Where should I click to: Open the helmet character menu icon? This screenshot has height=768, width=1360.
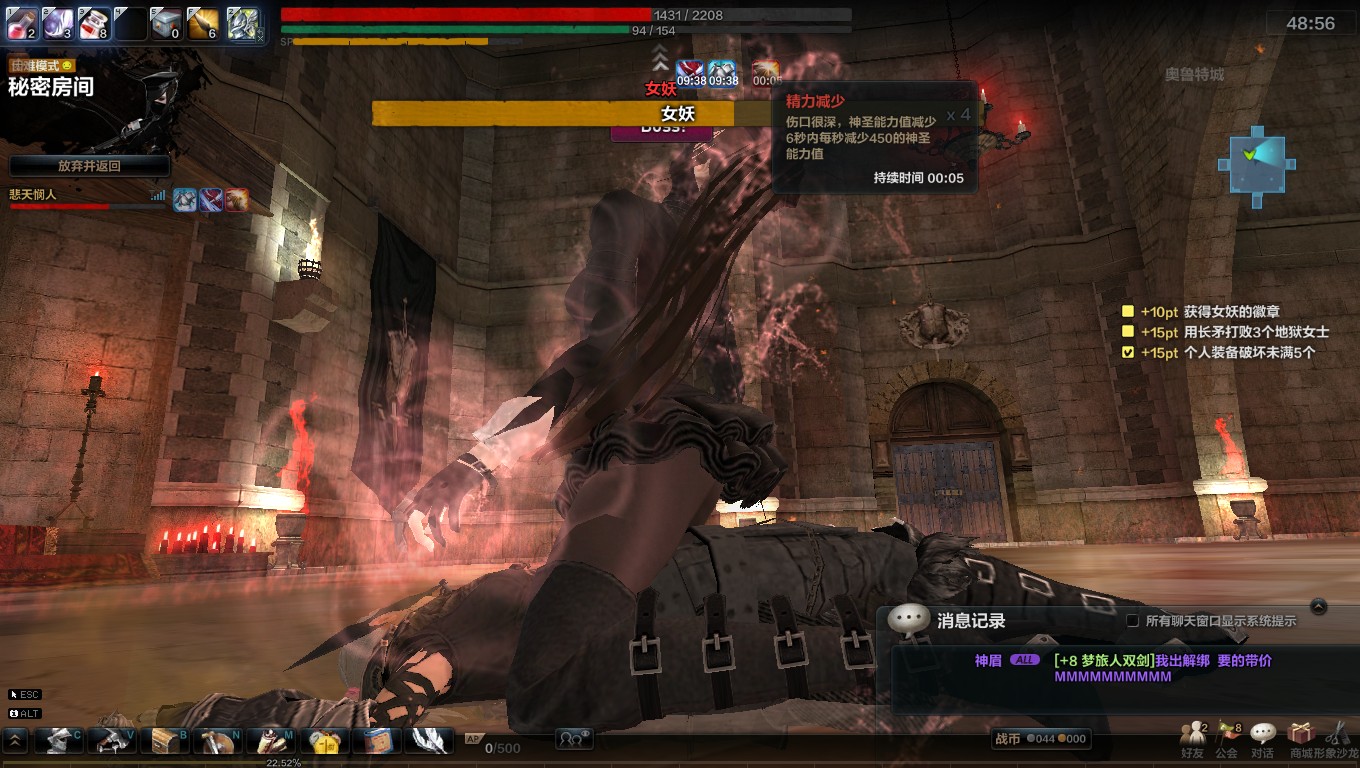(x=59, y=740)
